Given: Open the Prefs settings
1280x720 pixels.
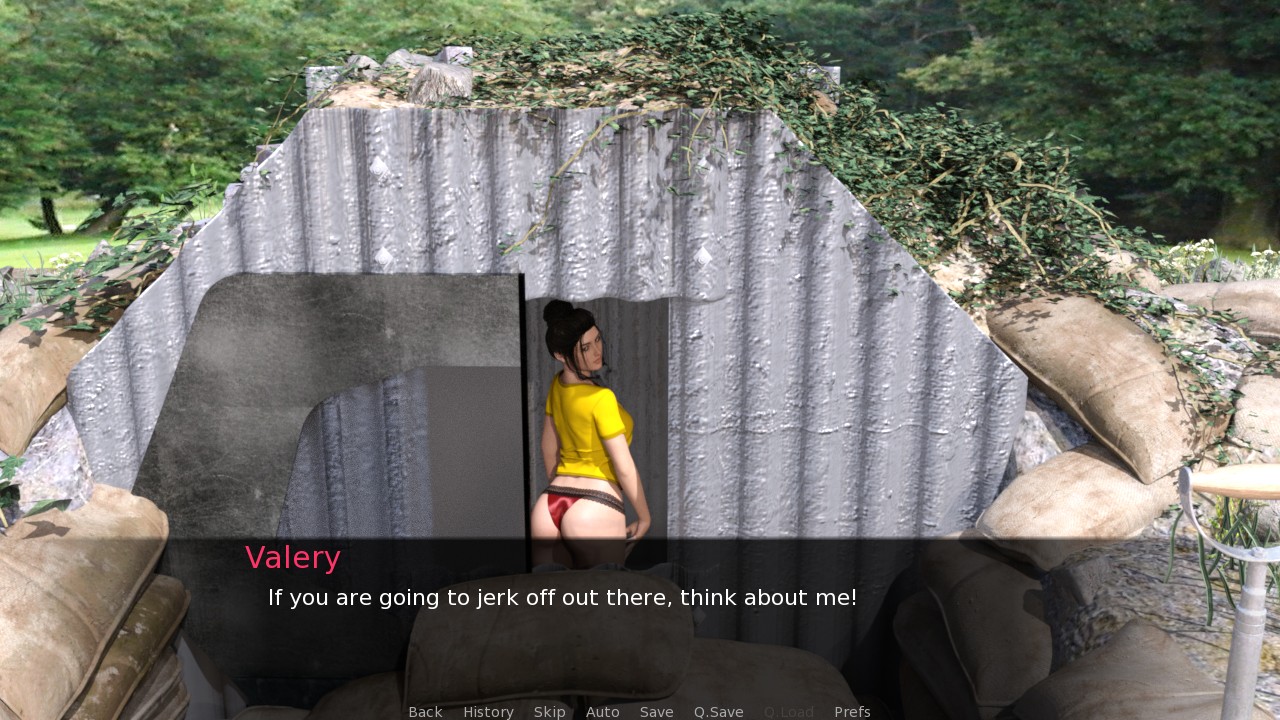Looking at the screenshot, I should tap(852, 712).
